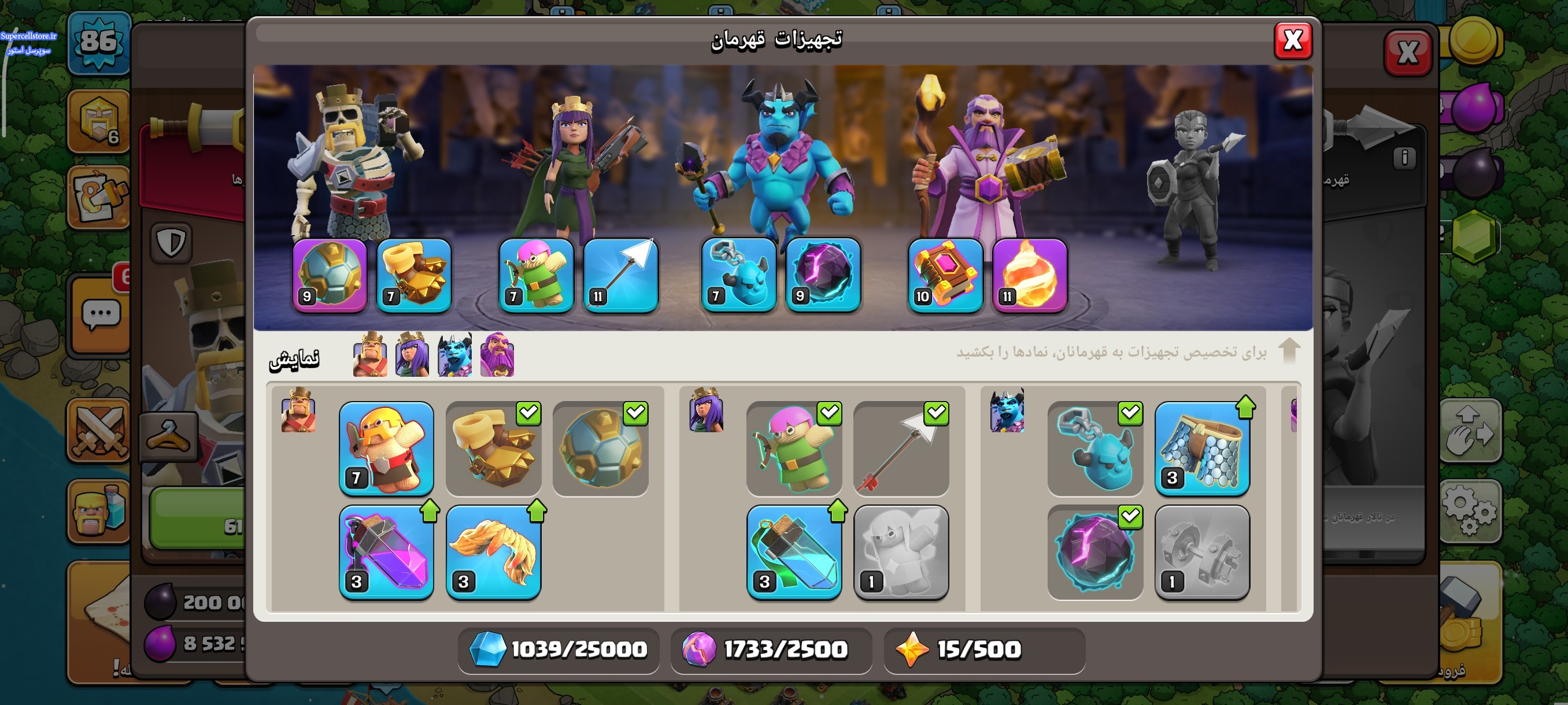Viewport: 1568px width, 705px height.
Task: Open the equipped Earthquake Boots slot
Action: click(414, 276)
